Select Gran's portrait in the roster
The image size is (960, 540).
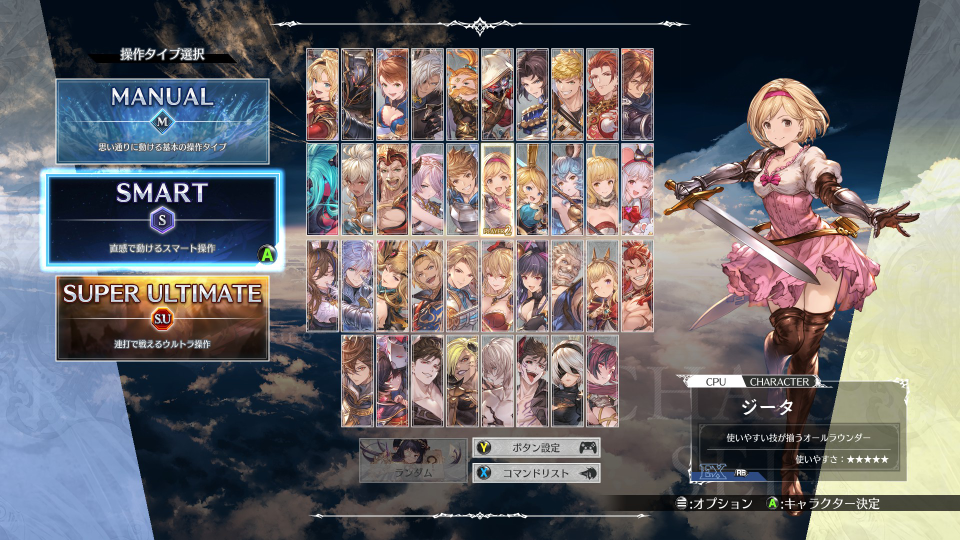pyautogui.click(x=462, y=189)
